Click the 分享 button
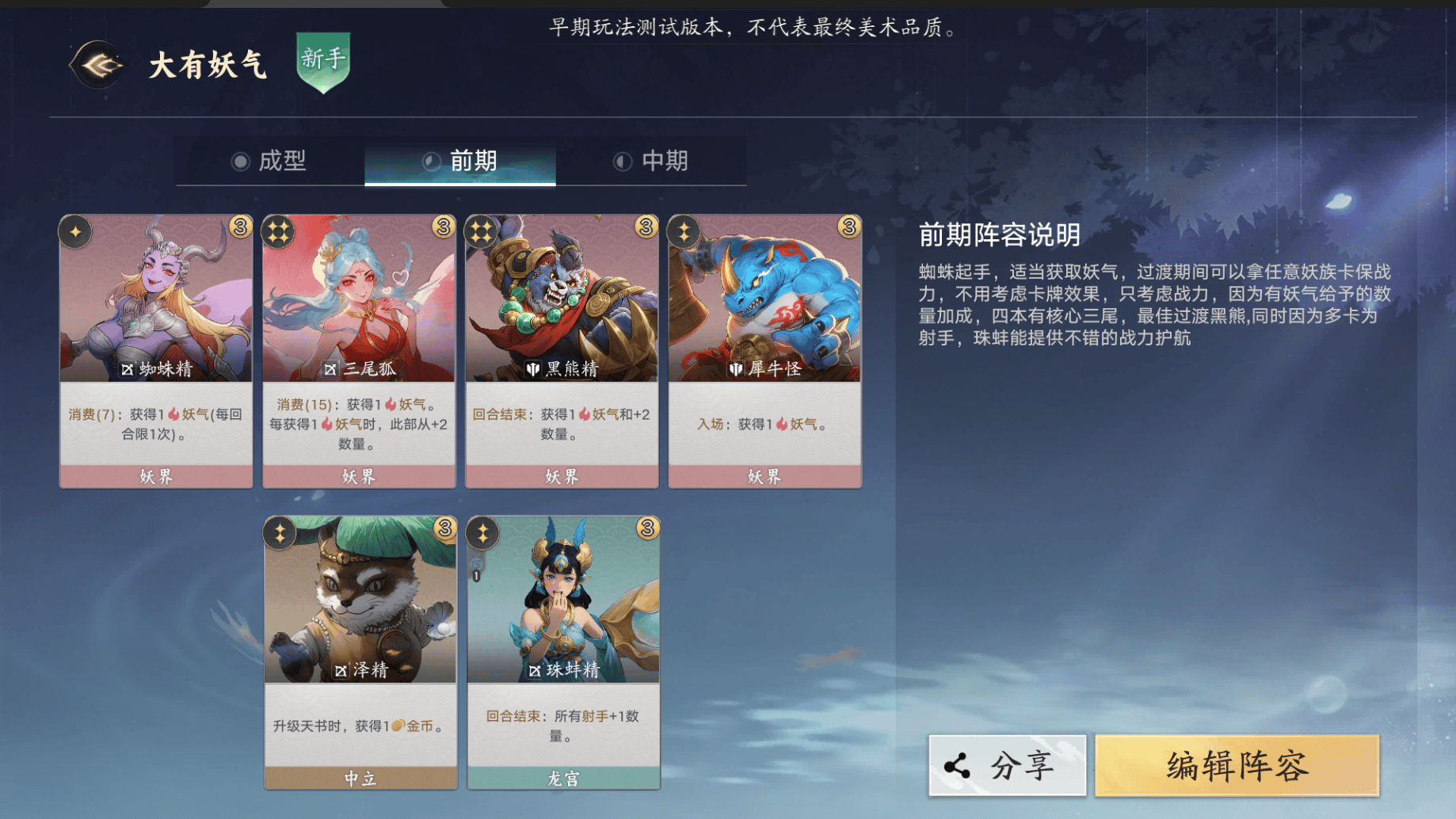1456x819 pixels. tap(1006, 765)
